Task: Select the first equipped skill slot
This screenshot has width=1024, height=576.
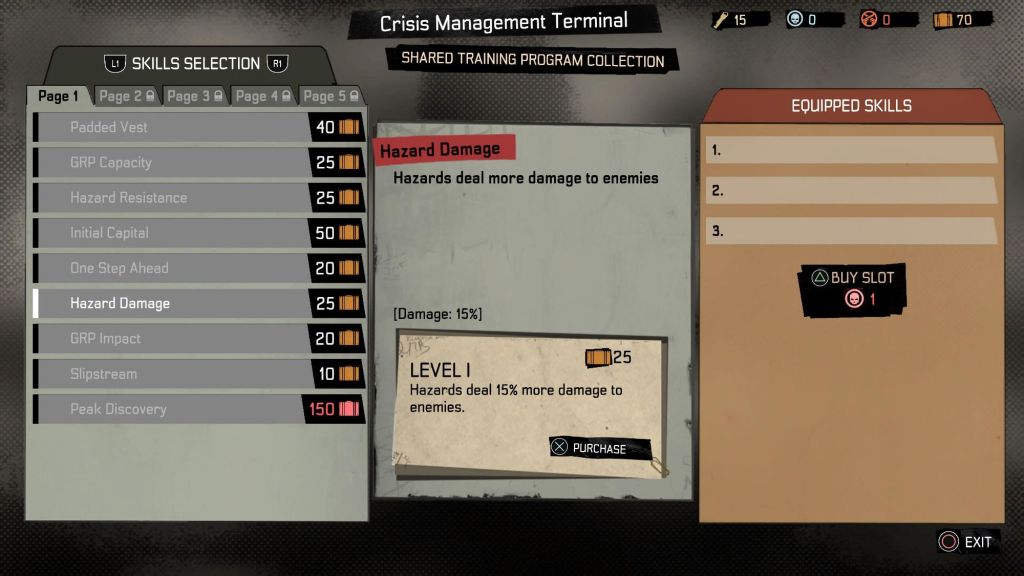Action: pyautogui.click(x=851, y=150)
